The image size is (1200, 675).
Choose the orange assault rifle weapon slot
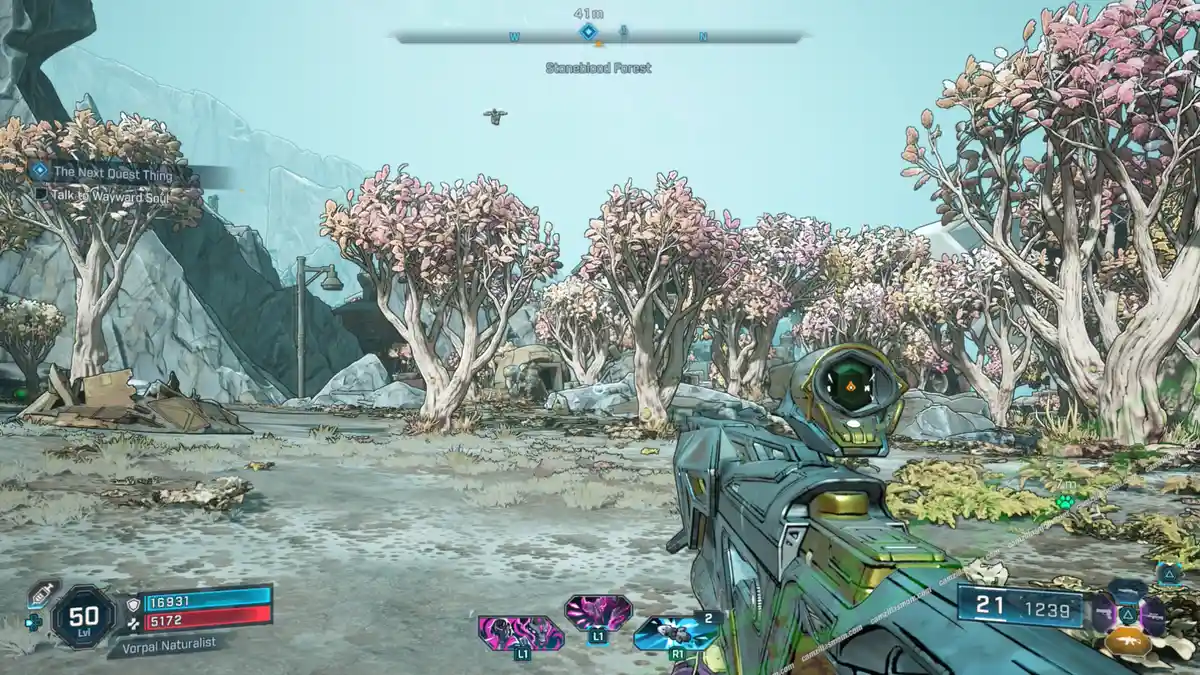(1128, 641)
